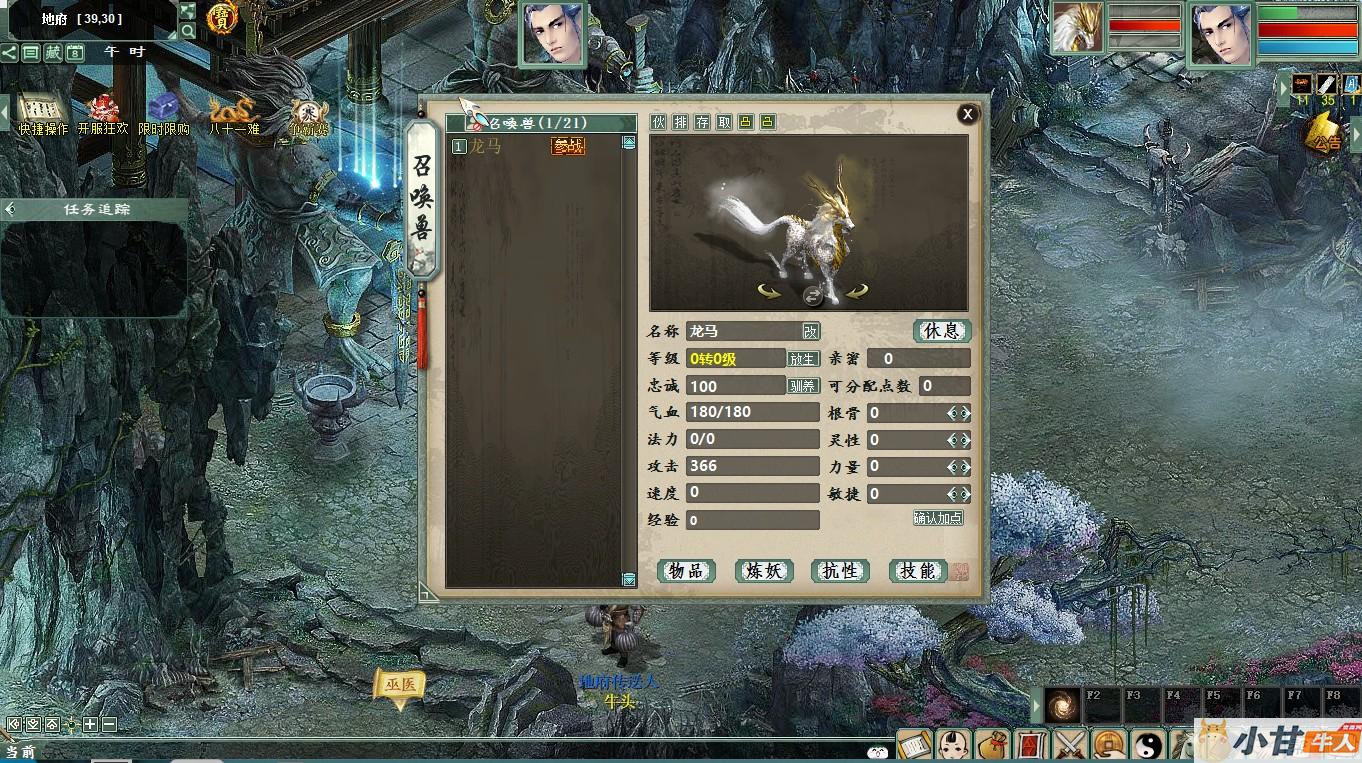Open the 物品 items tab
Screen dimensions: 1362x763
pos(686,571)
